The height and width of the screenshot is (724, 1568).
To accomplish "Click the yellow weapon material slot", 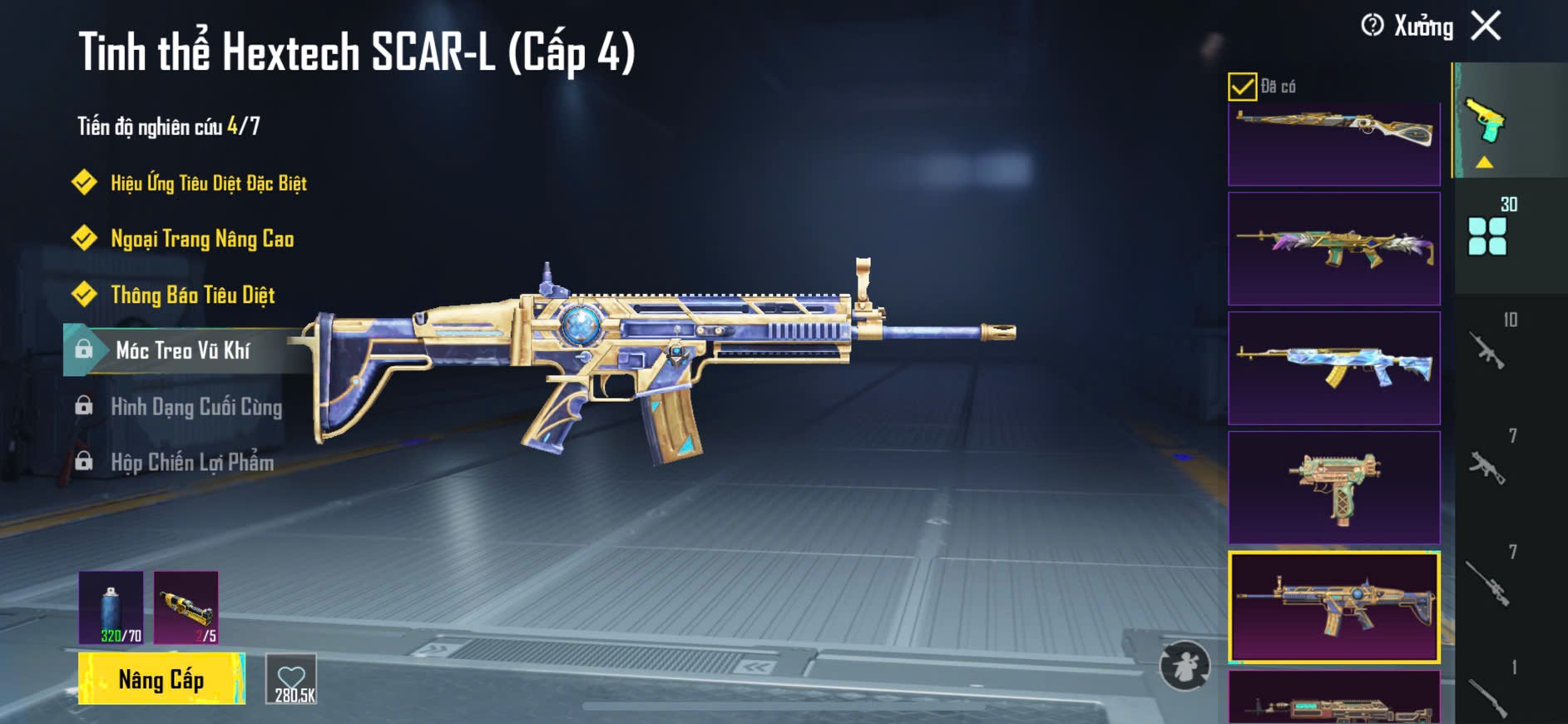I will [186, 607].
